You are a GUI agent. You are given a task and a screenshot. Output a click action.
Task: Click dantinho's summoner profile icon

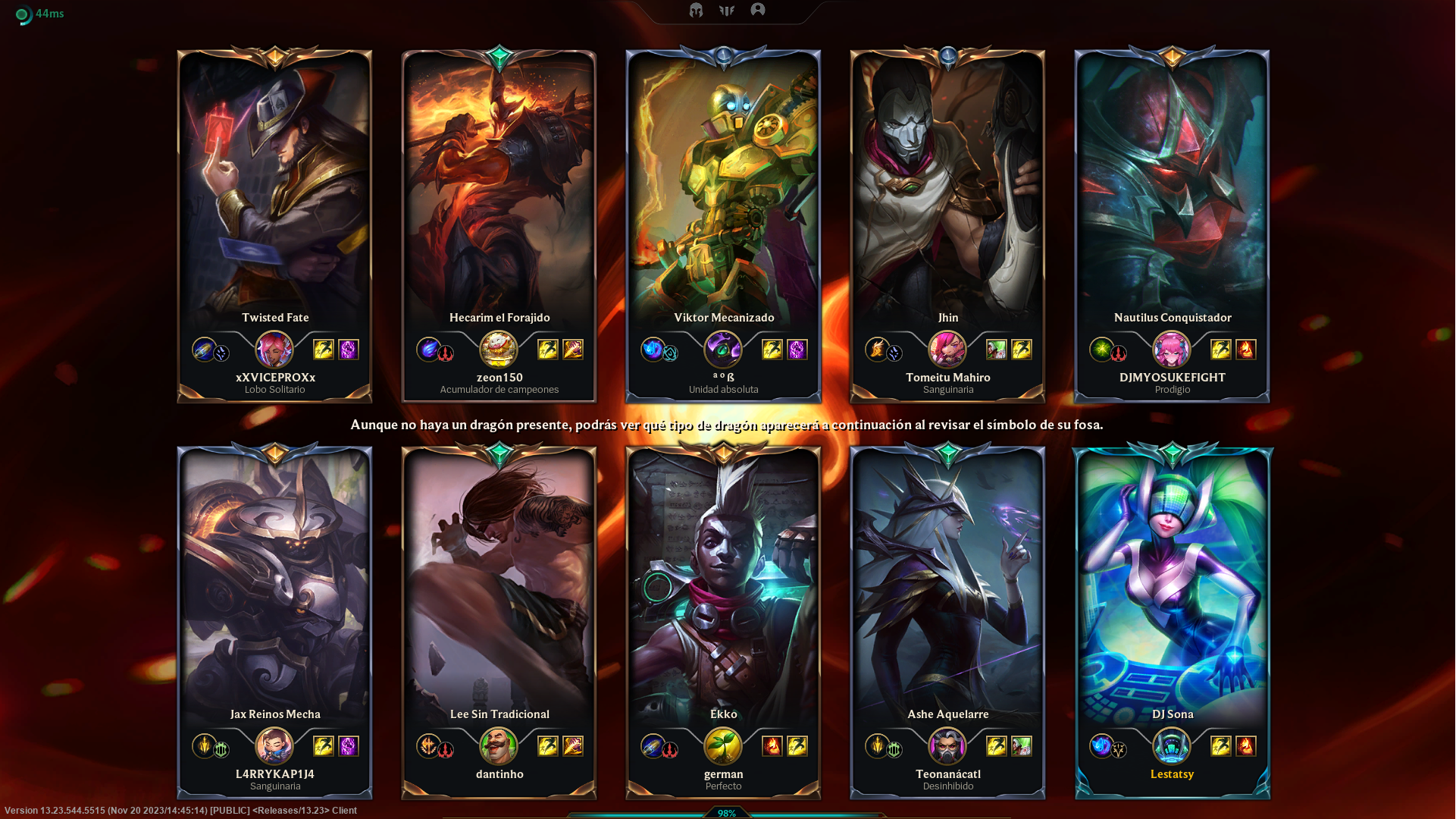coord(499,746)
